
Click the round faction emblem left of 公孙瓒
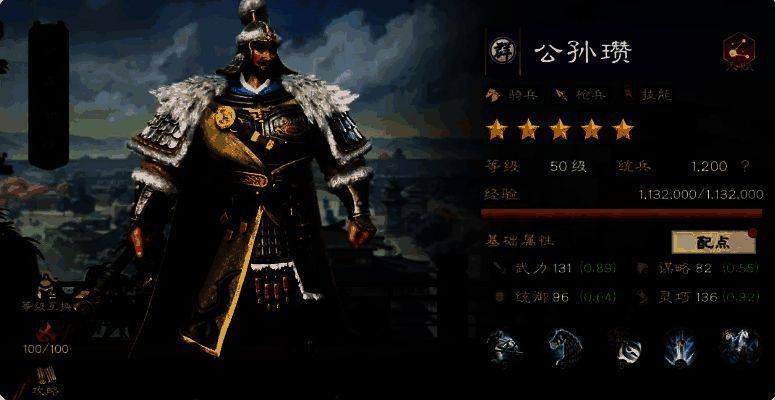499,51
